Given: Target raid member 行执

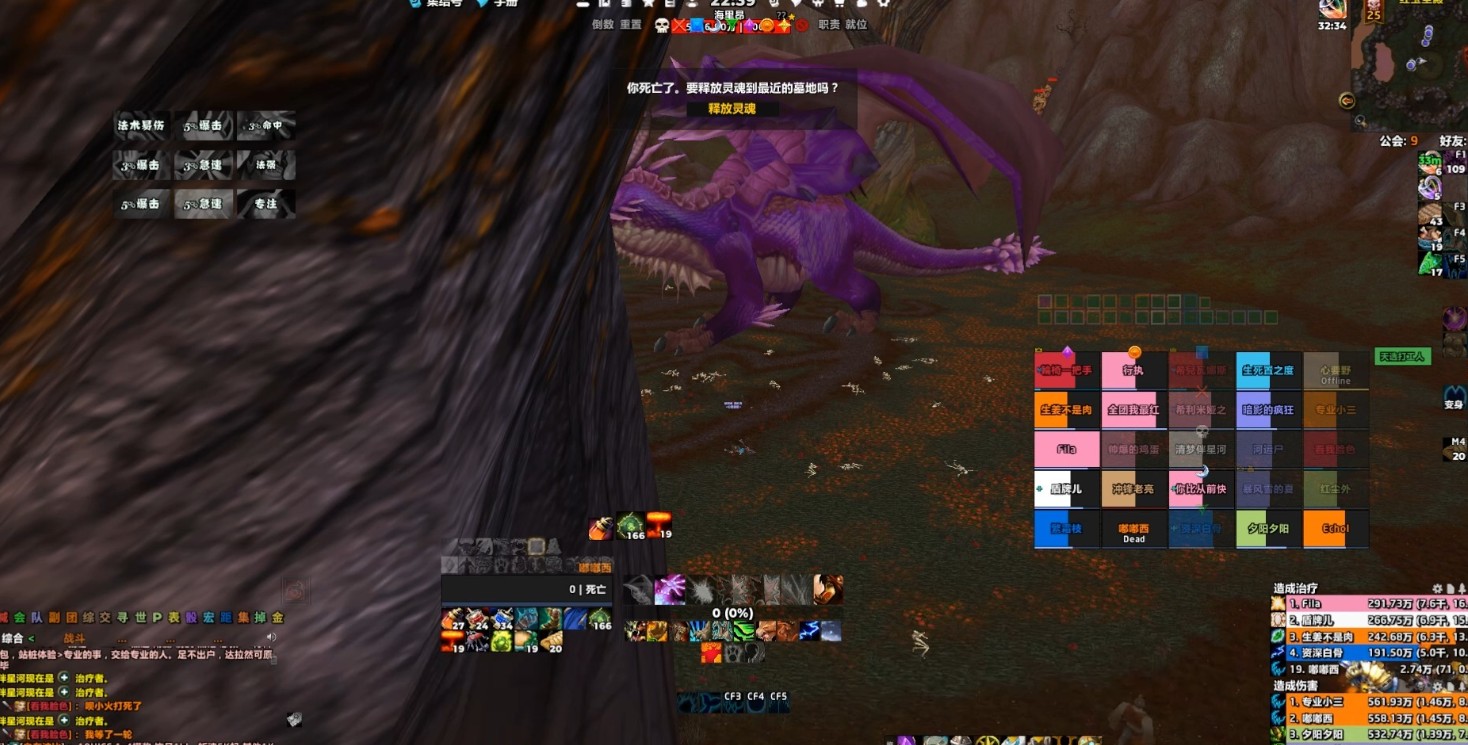Looking at the screenshot, I should point(1133,371).
